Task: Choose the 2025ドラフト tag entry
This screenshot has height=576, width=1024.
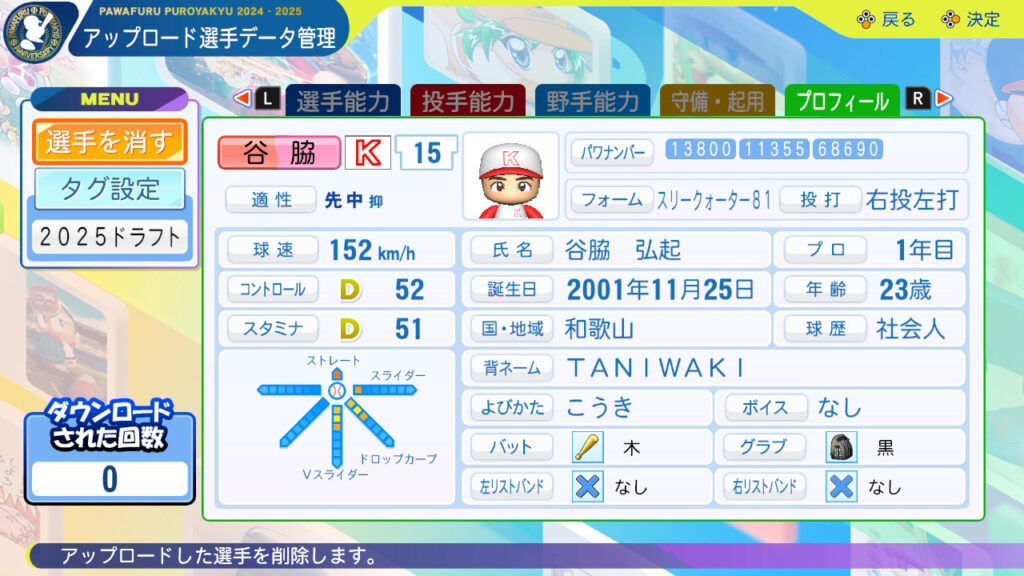Action: [110, 237]
